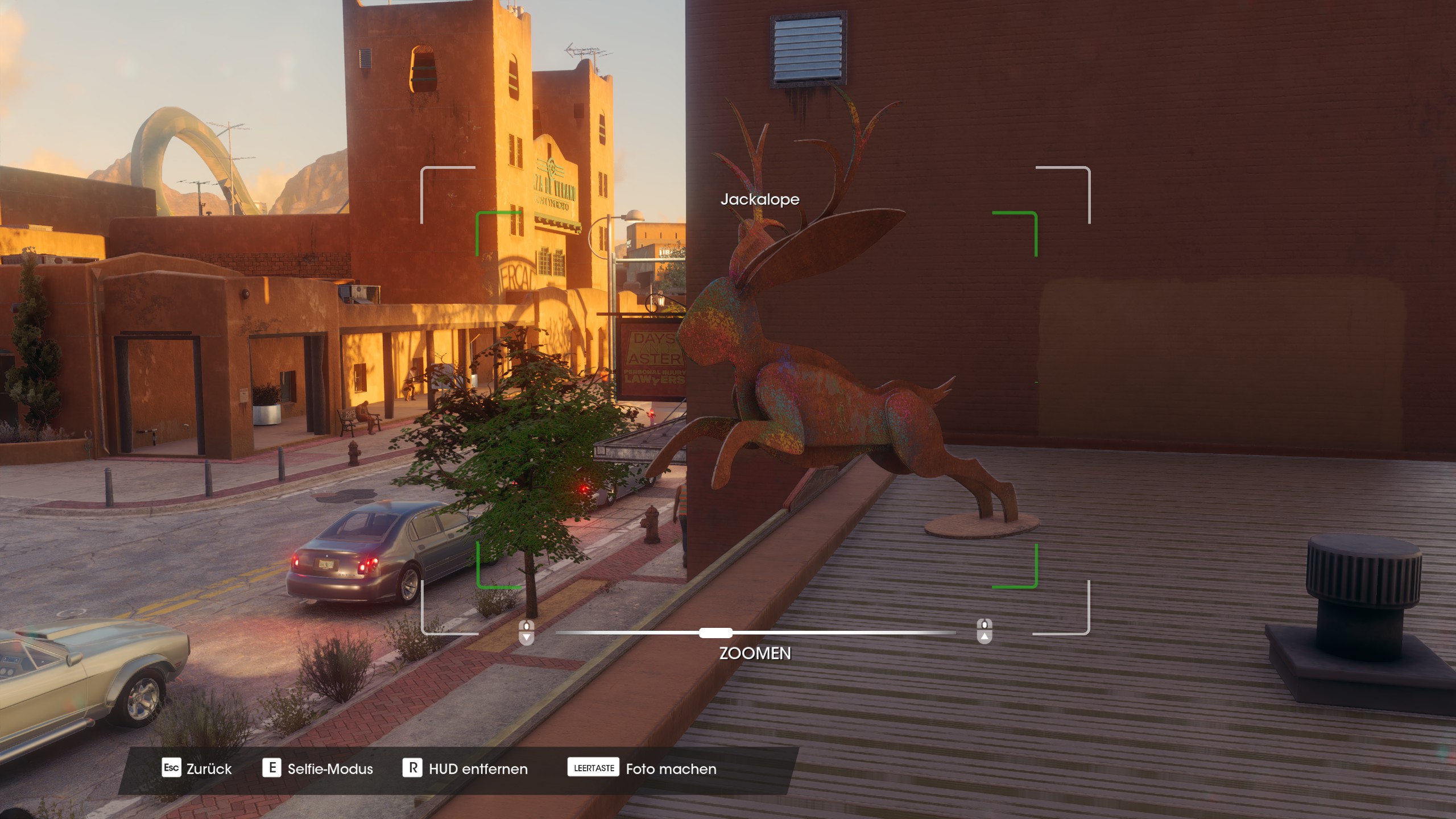
Task: Switch to Selfie-Modus
Action: coord(318,768)
